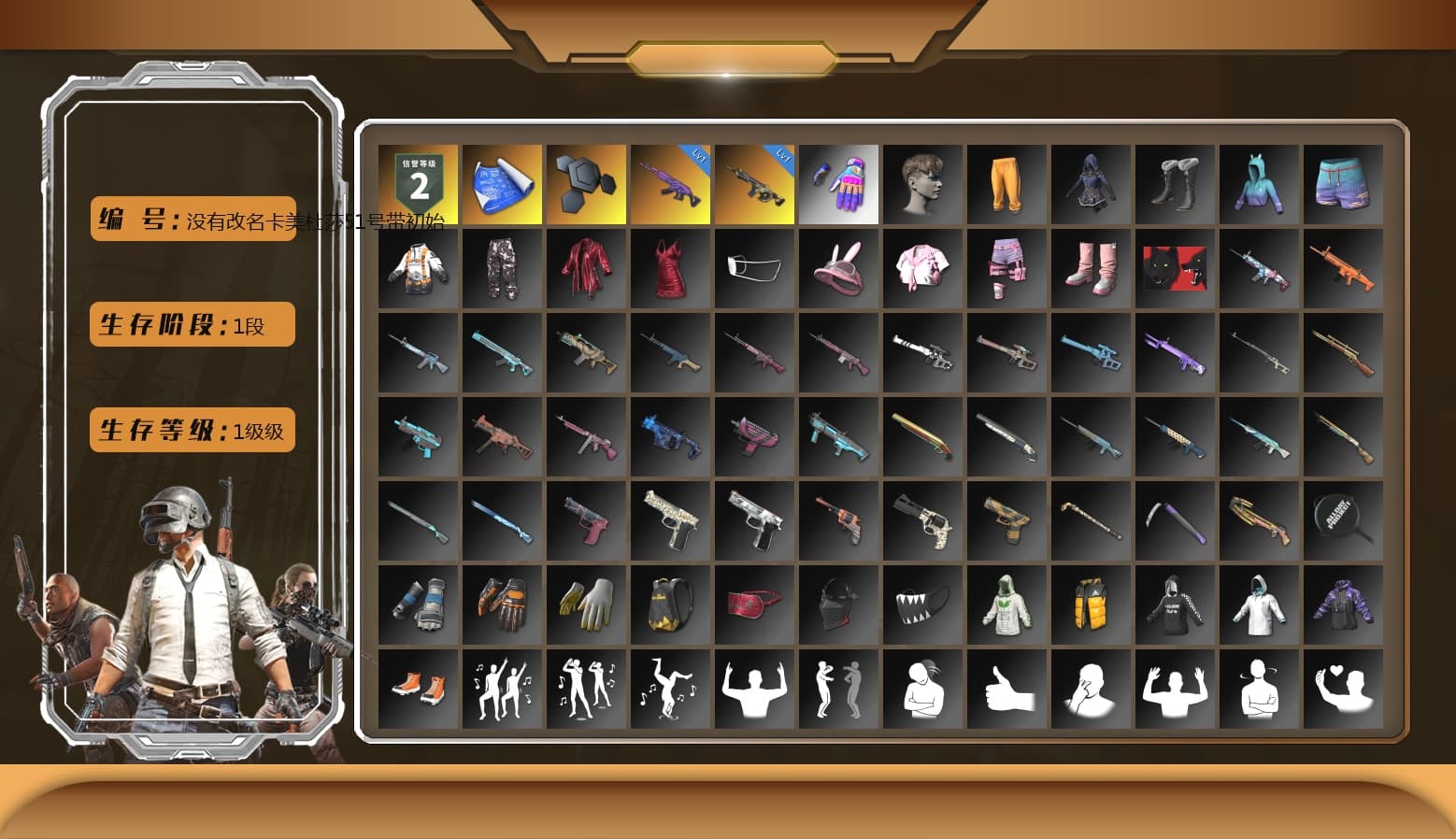Open the blue blueprint item
The image size is (1456, 839).
[502, 183]
